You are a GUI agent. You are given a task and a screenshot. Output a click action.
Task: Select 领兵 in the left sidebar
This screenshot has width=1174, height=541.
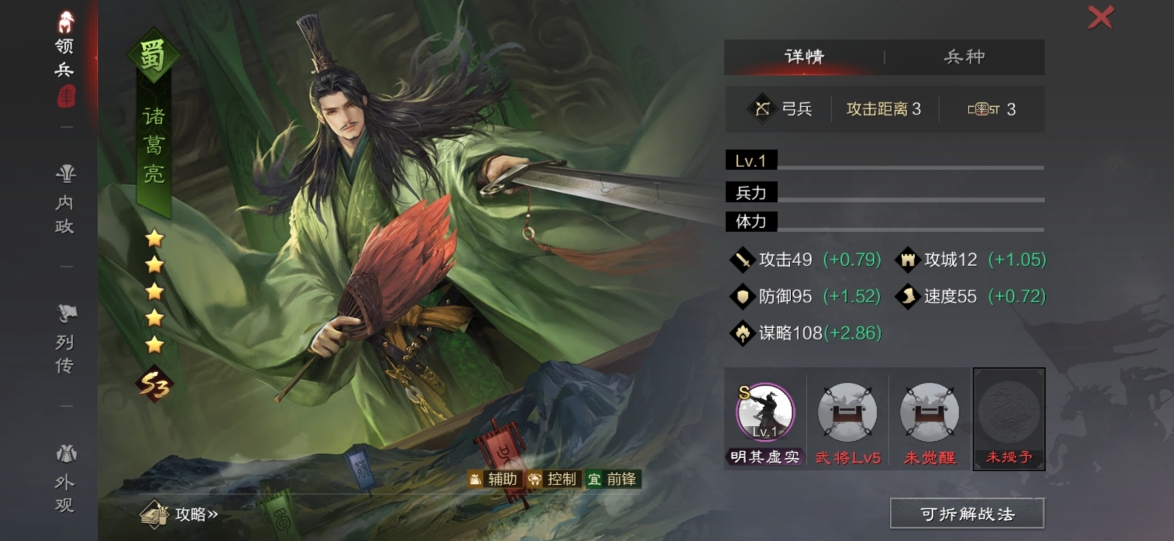click(x=65, y=57)
